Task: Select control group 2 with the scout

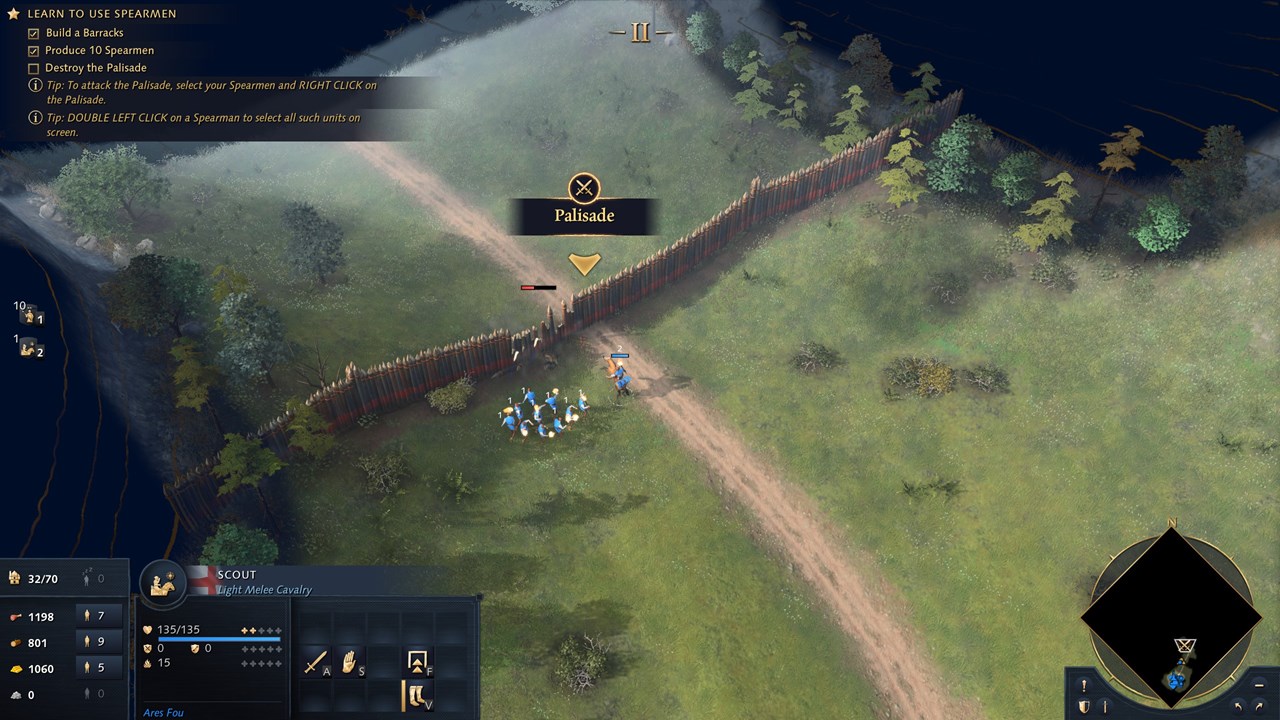Action: 30,349
